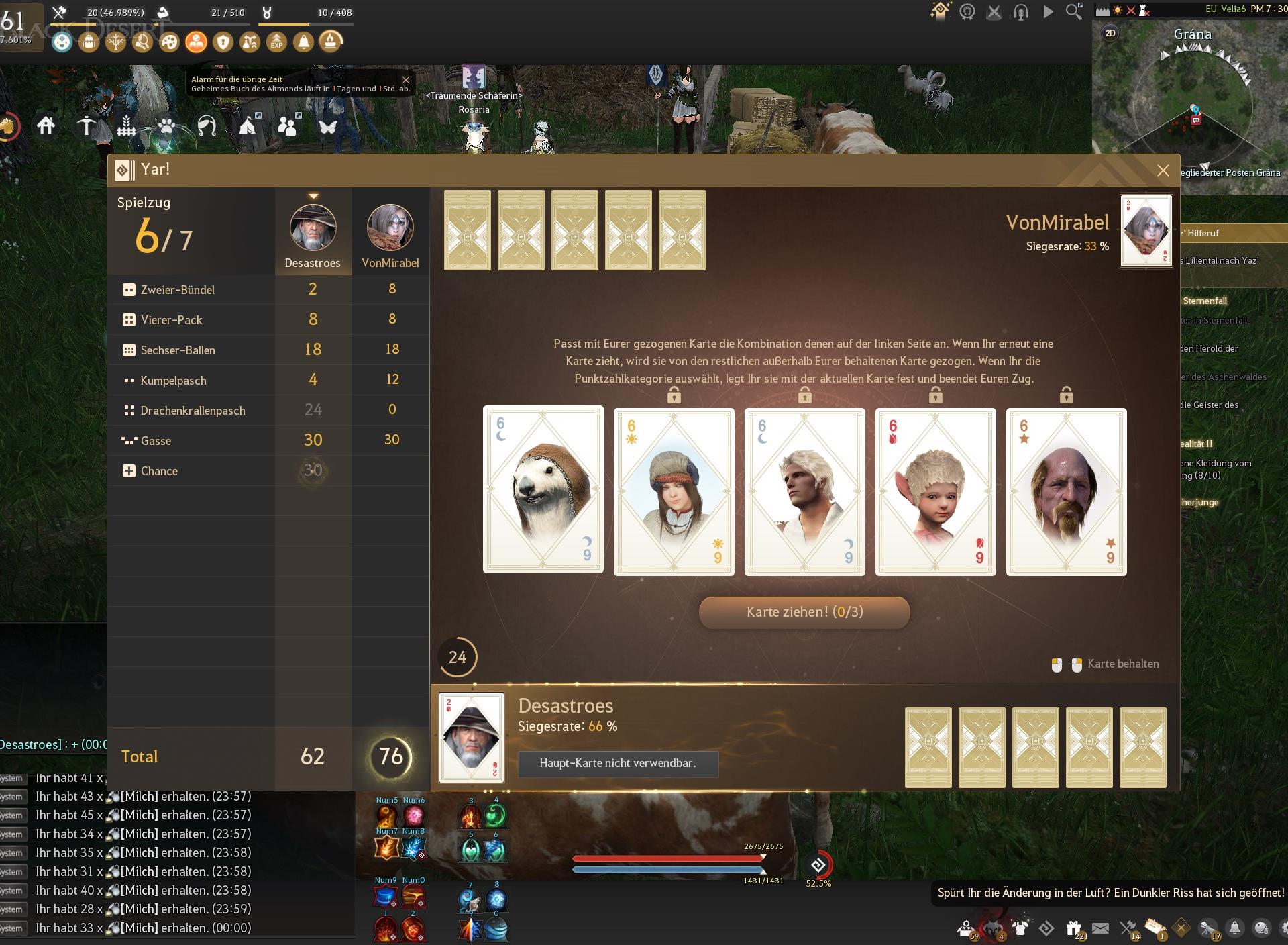This screenshot has width=1288, height=945.
Task: Select the 'Chance' scoring category
Action: [x=158, y=470]
